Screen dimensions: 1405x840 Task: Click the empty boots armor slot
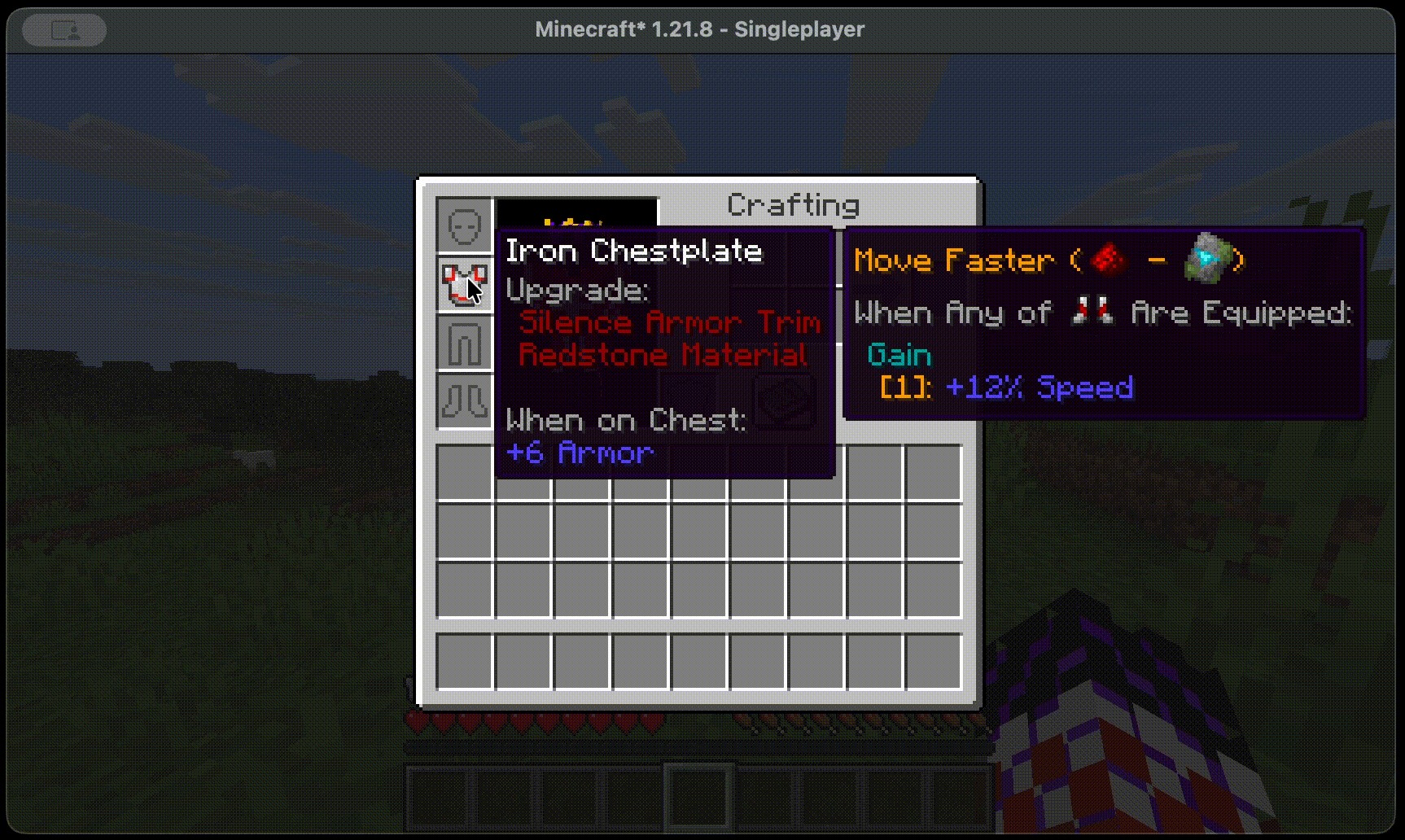[465, 400]
